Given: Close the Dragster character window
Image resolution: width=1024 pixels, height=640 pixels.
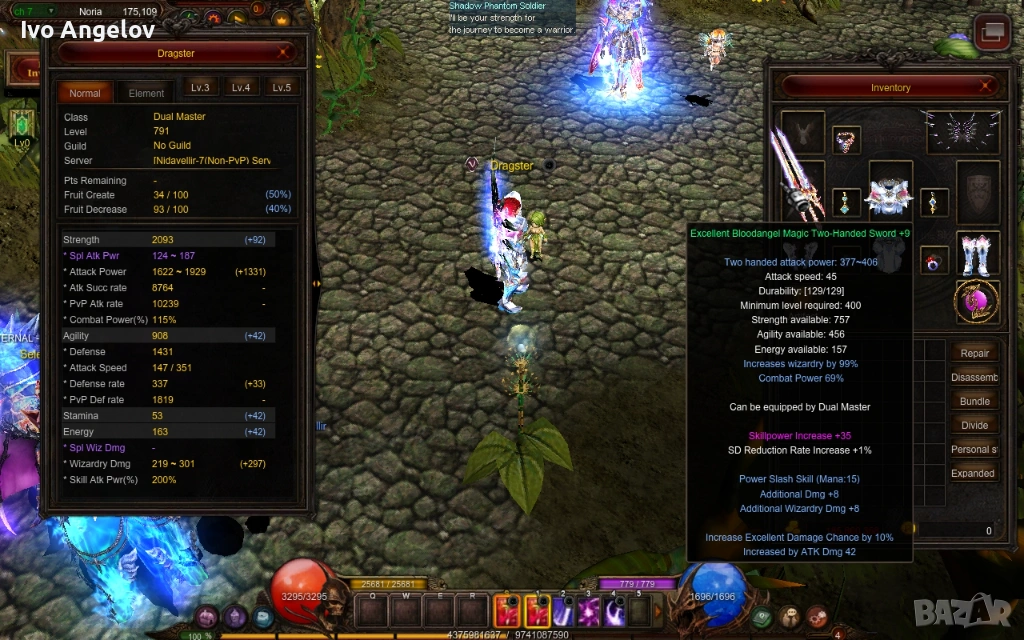Looking at the screenshot, I should (284, 53).
